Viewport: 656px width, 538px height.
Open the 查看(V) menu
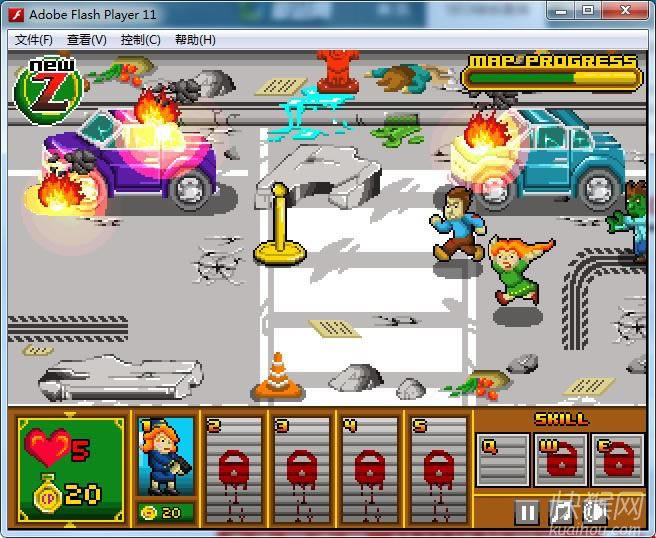(x=87, y=40)
